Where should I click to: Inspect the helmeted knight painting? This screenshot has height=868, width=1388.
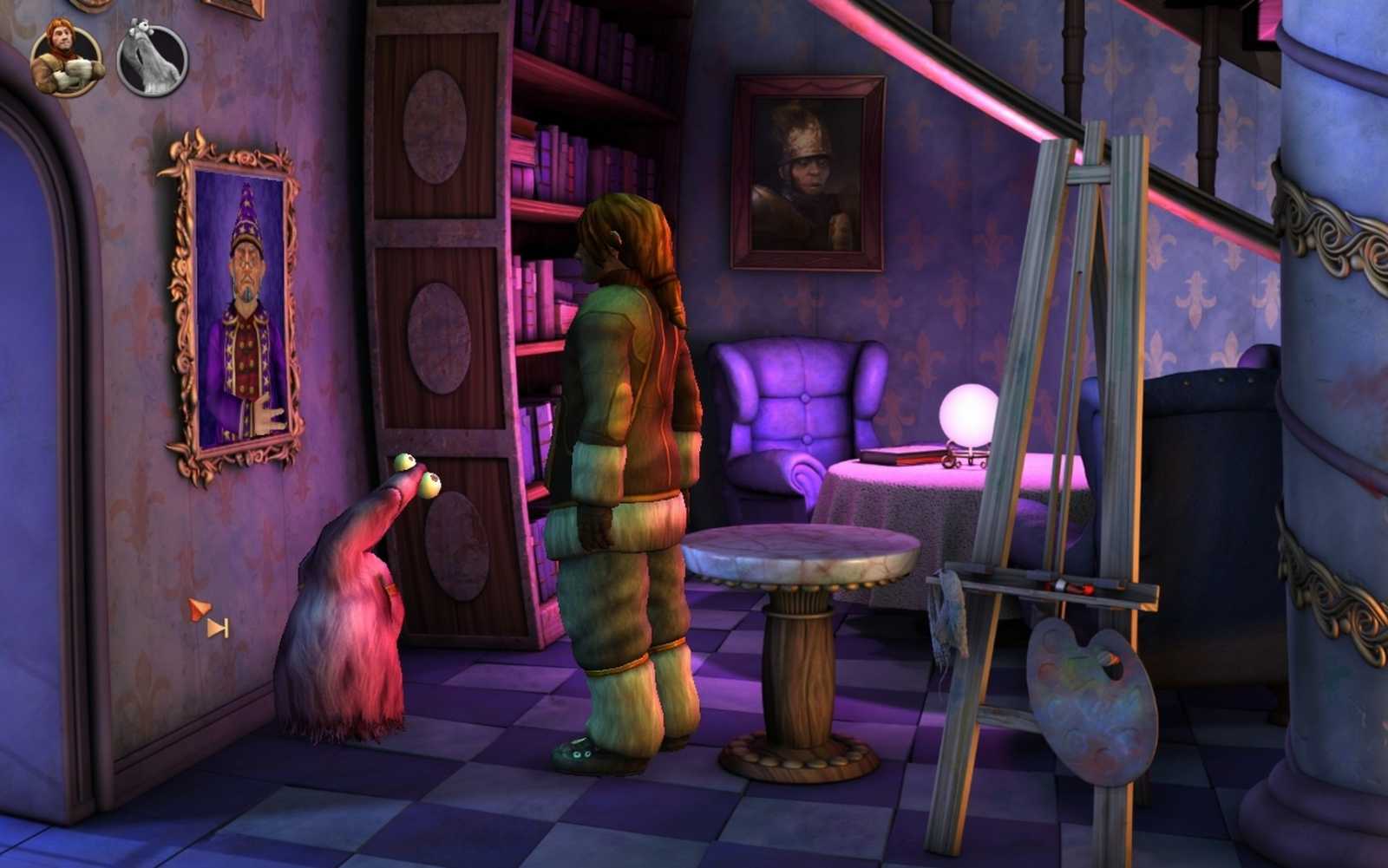pos(807,169)
